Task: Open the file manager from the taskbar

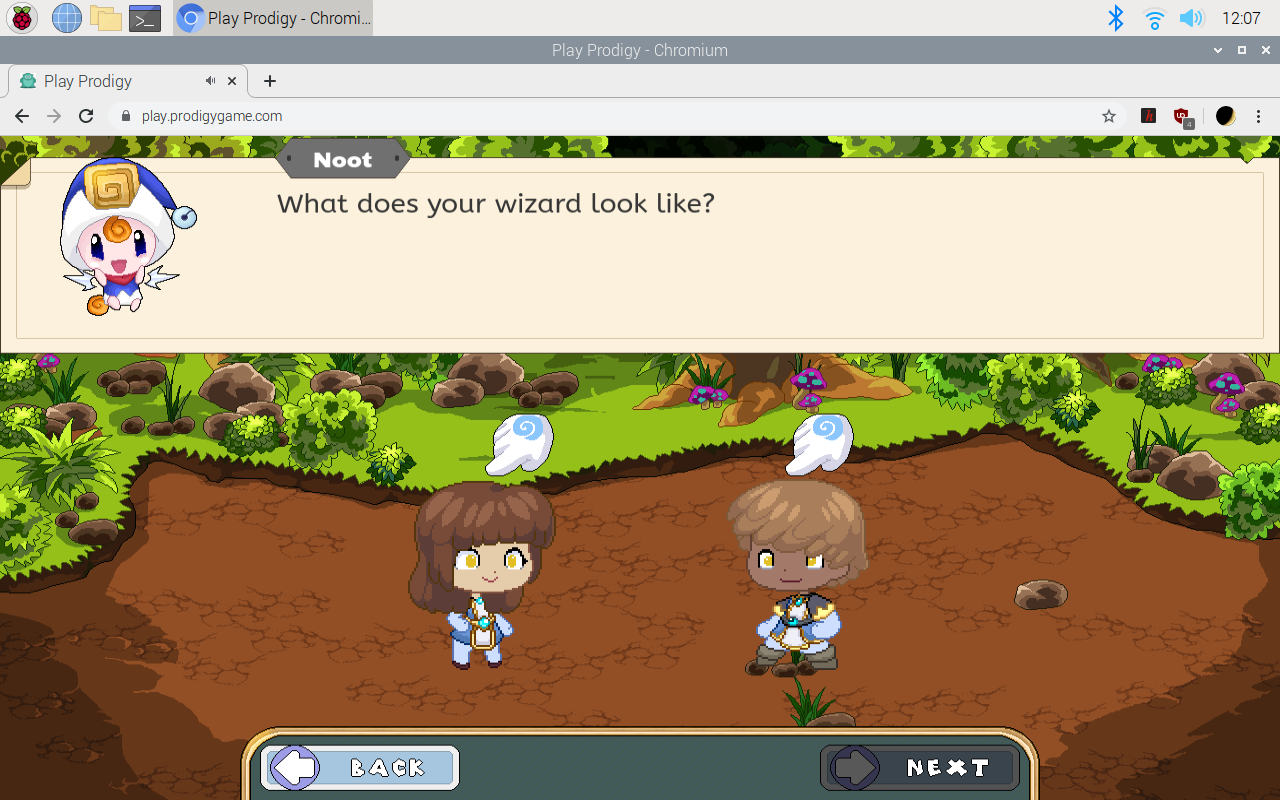Action: 105,17
